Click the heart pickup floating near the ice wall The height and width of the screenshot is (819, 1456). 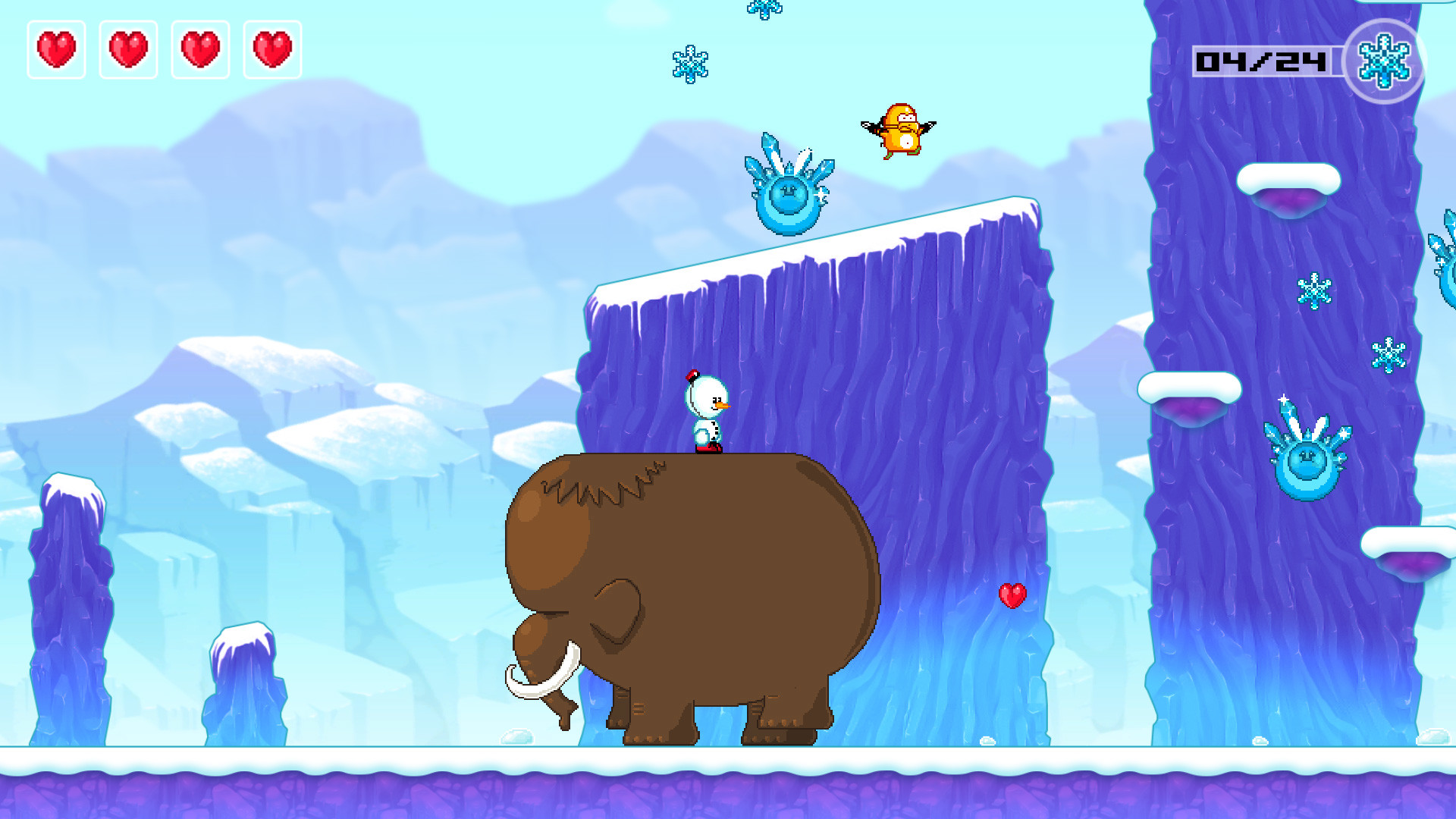(1012, 596)
